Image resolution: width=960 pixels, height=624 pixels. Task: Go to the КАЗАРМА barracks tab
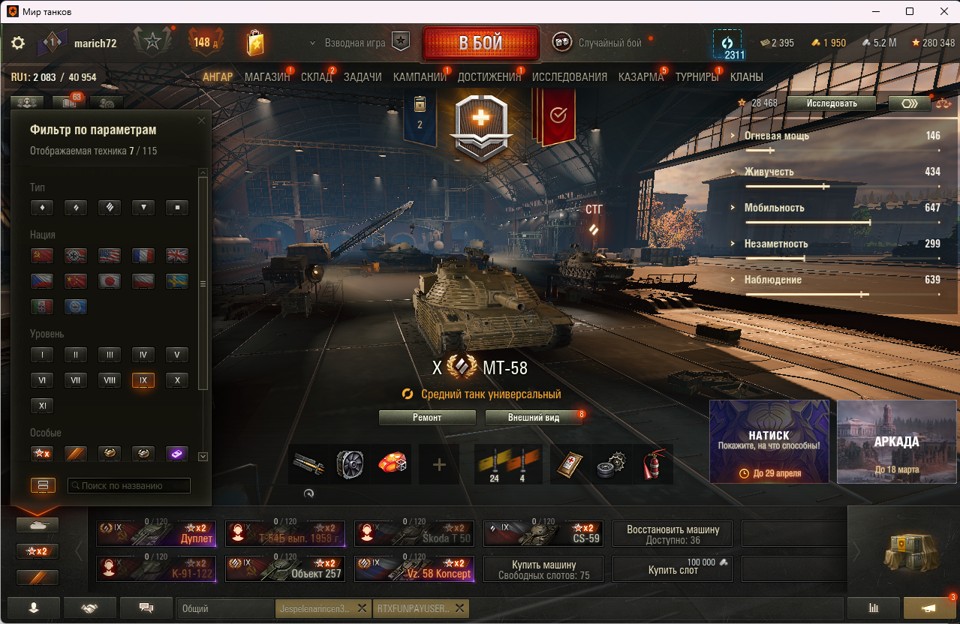640,77
